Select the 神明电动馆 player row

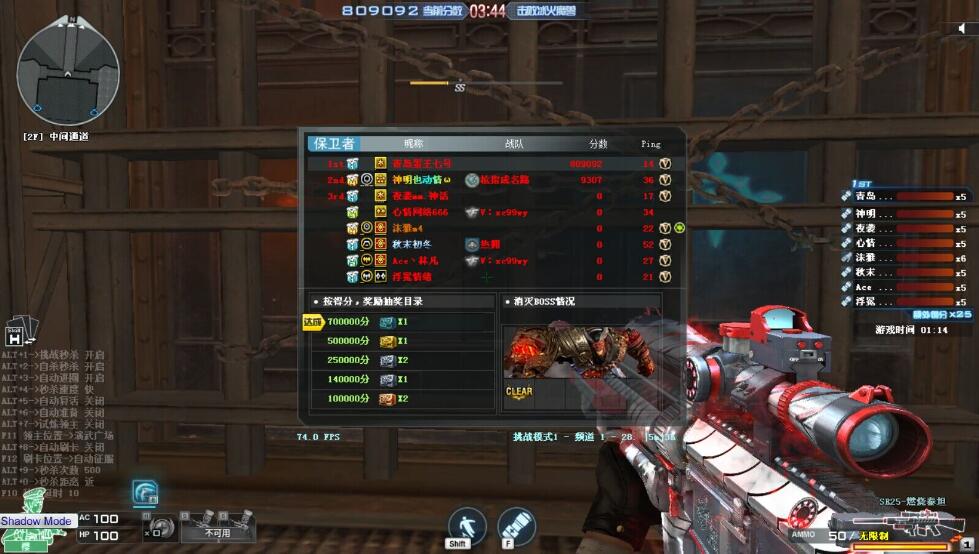[x=492, y=180]
